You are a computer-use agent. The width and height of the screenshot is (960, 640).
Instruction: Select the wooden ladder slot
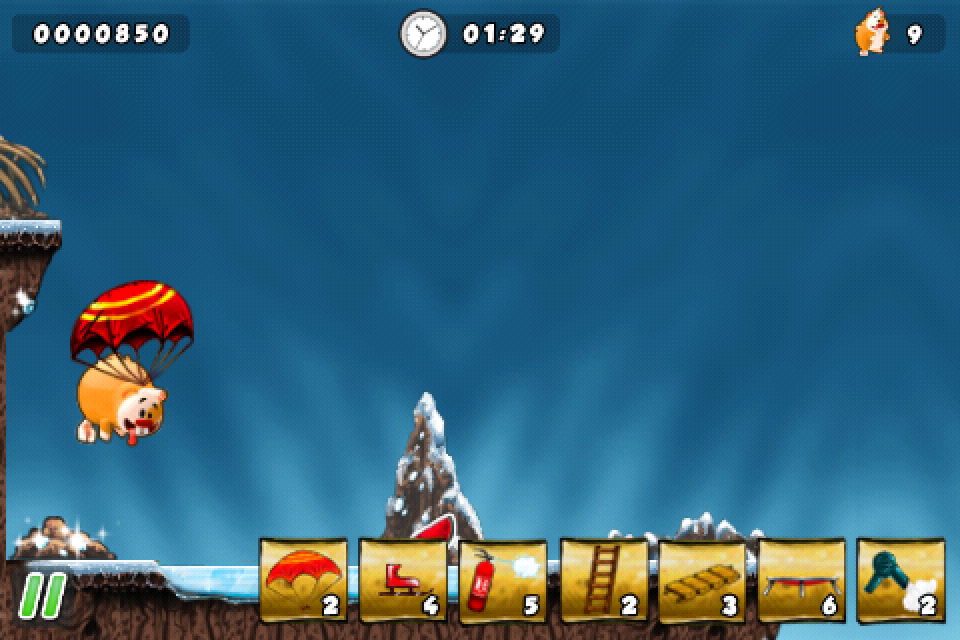(602, 581)
